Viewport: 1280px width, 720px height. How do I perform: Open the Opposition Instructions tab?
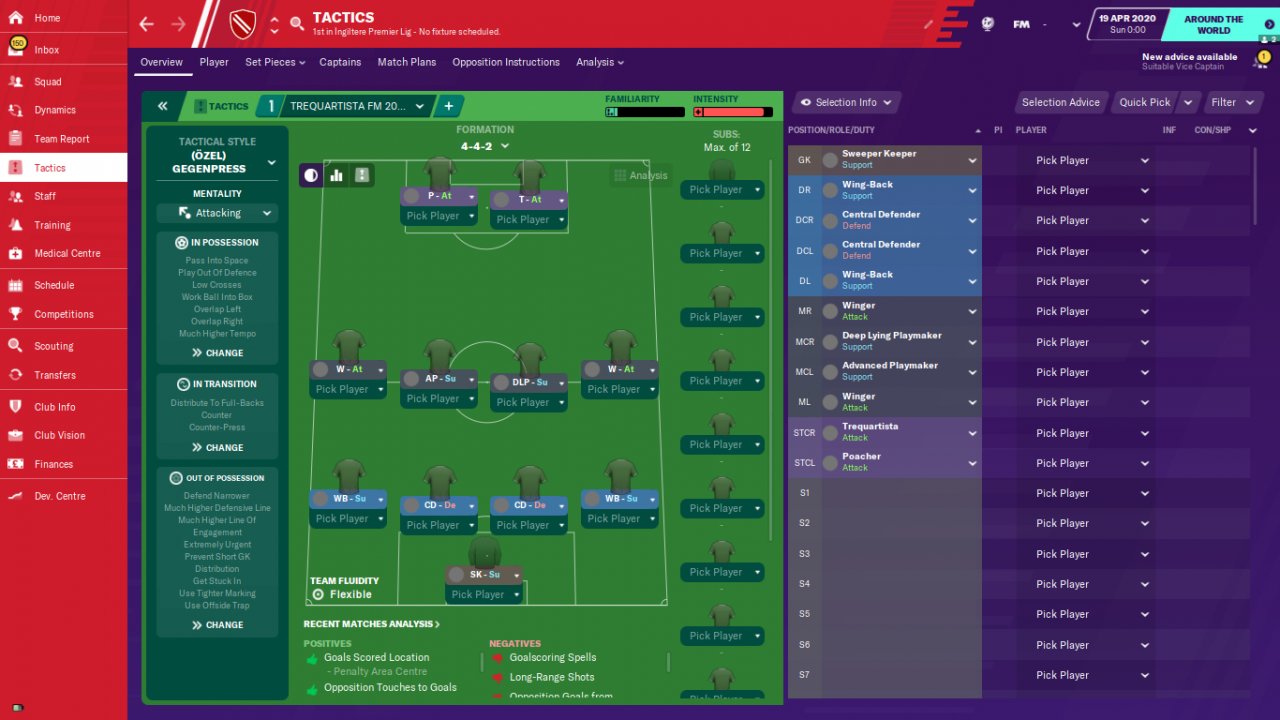[x=506, y=62]
